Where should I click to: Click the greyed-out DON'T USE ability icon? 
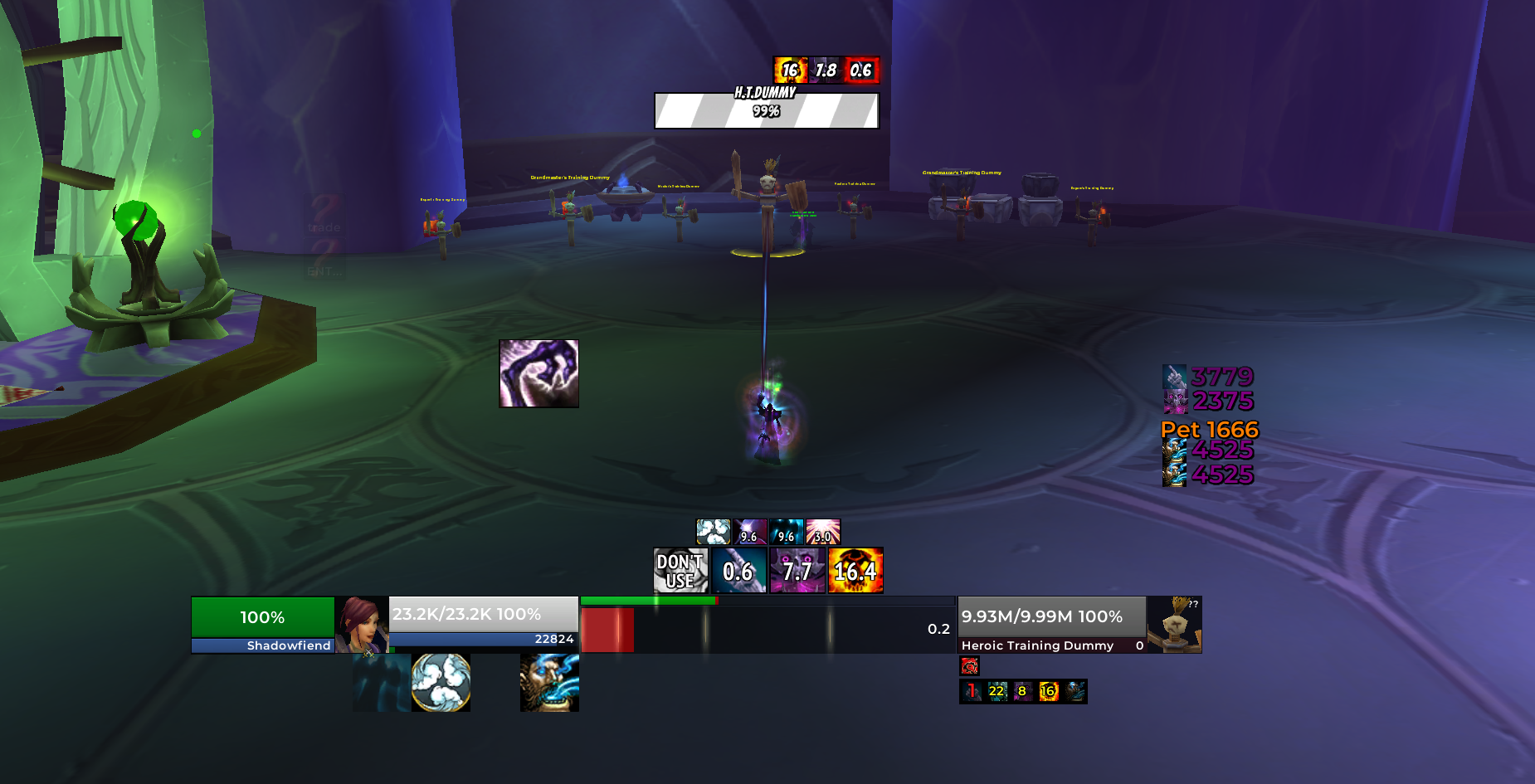click(680, 571)
